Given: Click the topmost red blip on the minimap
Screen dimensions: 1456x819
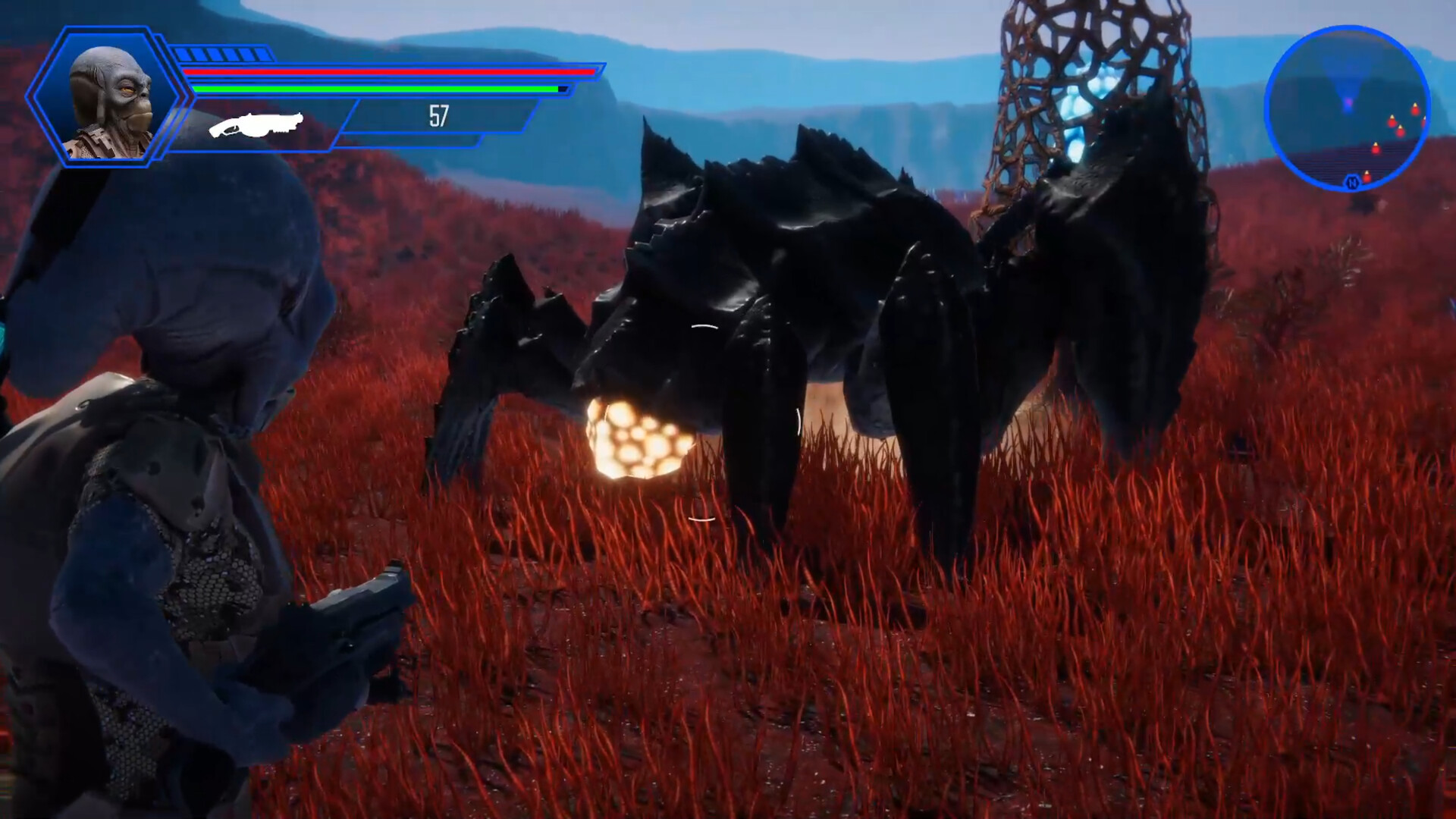Looking at the screenshot, I should coord(1415,111).
